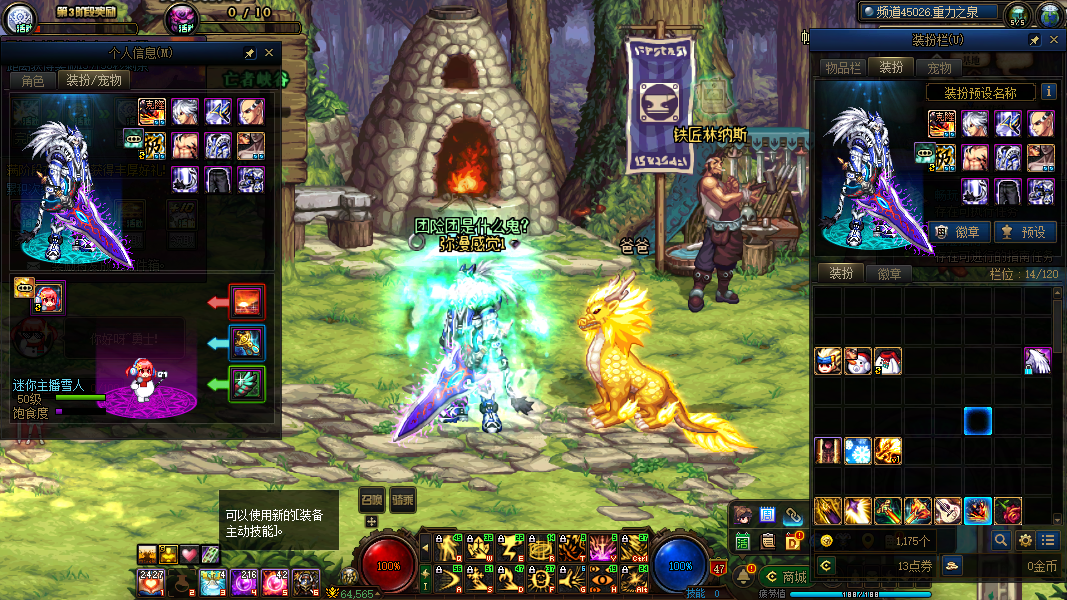Close the 个人信息 character info window
The image size is (1067, 600).
pos(269,53)
